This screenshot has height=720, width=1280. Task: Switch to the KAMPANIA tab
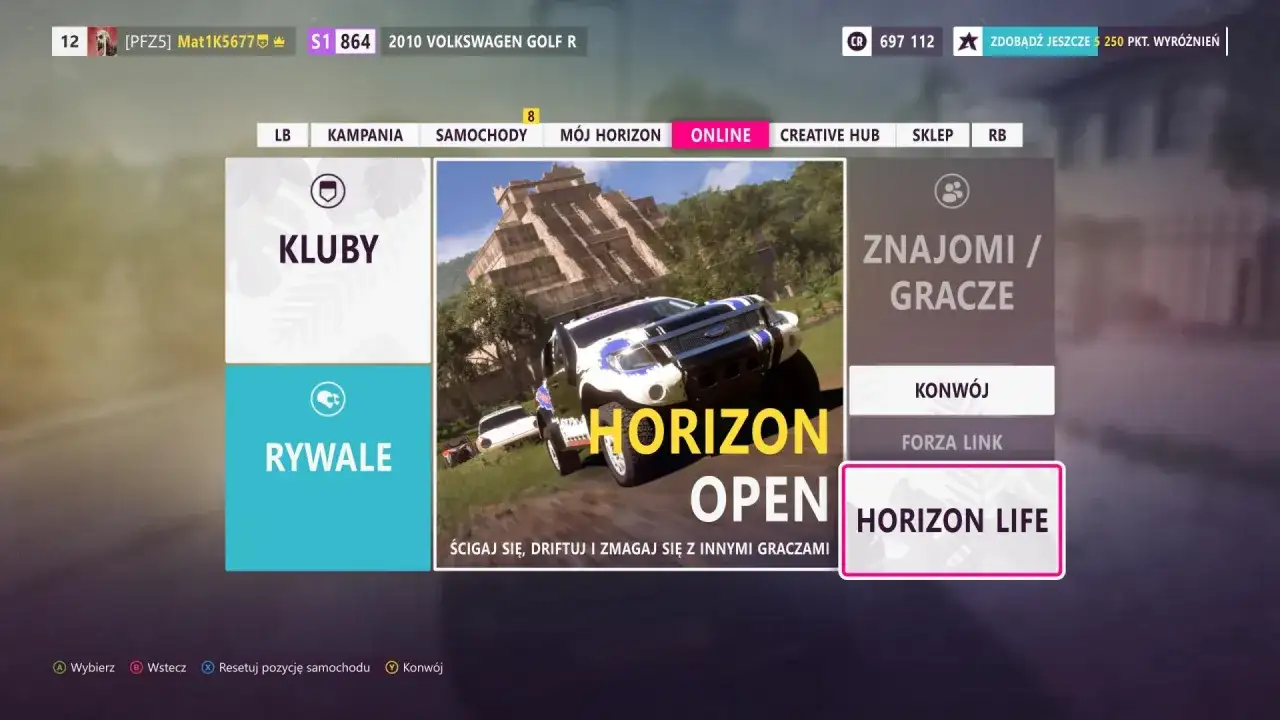364,134
